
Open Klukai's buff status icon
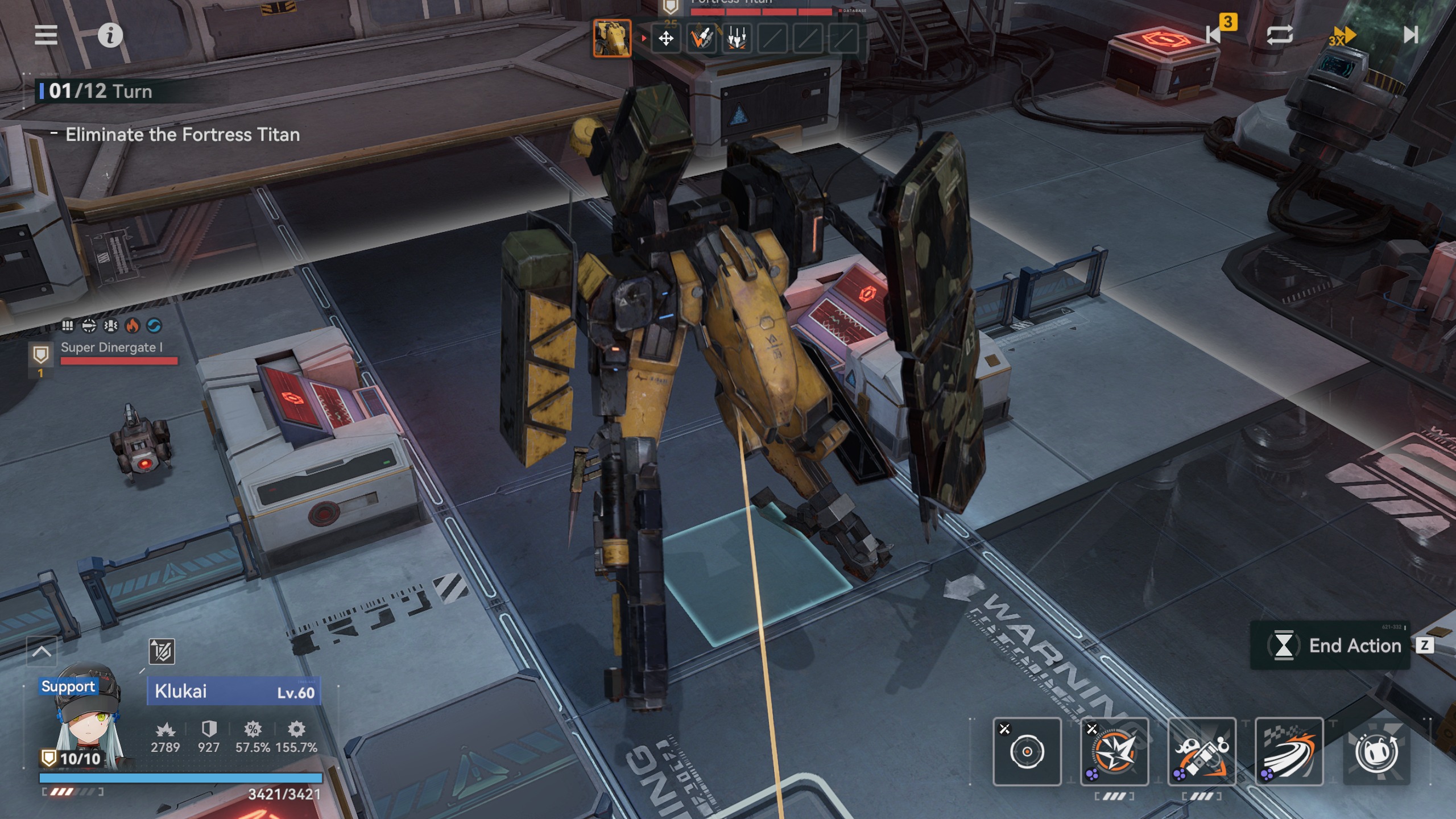[x=162, y=652]
